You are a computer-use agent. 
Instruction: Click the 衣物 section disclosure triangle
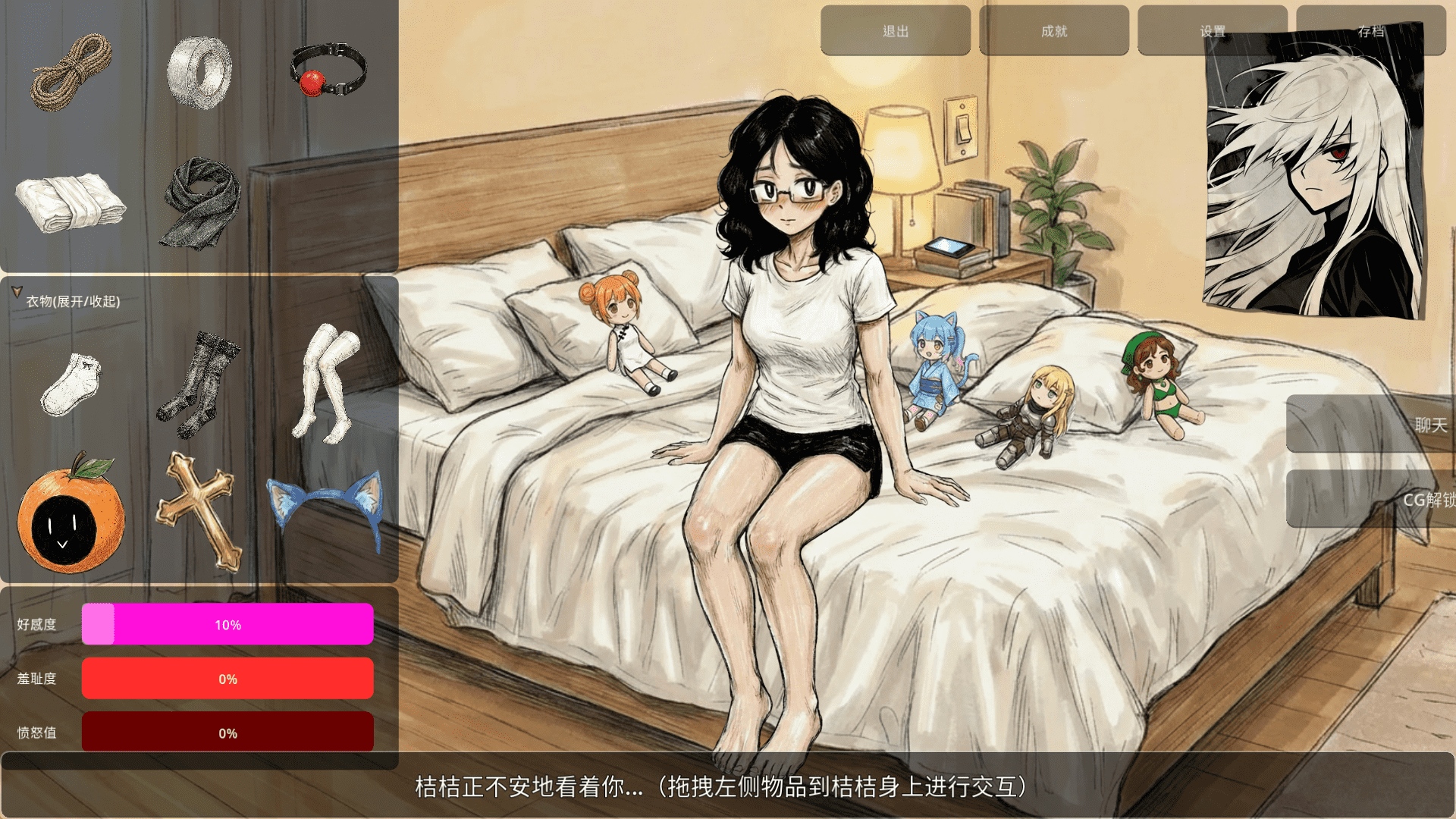16,289
